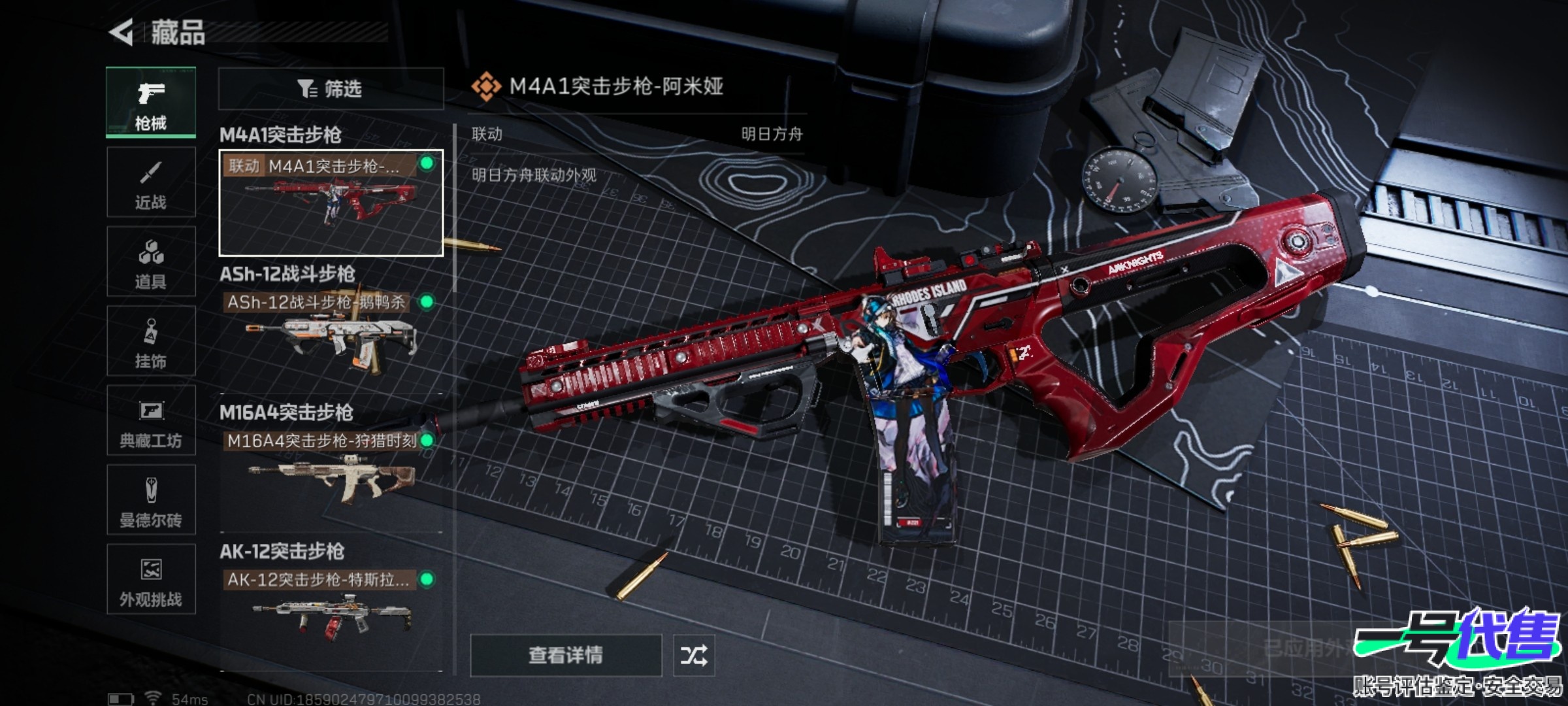Screen dimensions: 1568x706
Task: Select the 道具 items category icon
Action: coord(151,261)
